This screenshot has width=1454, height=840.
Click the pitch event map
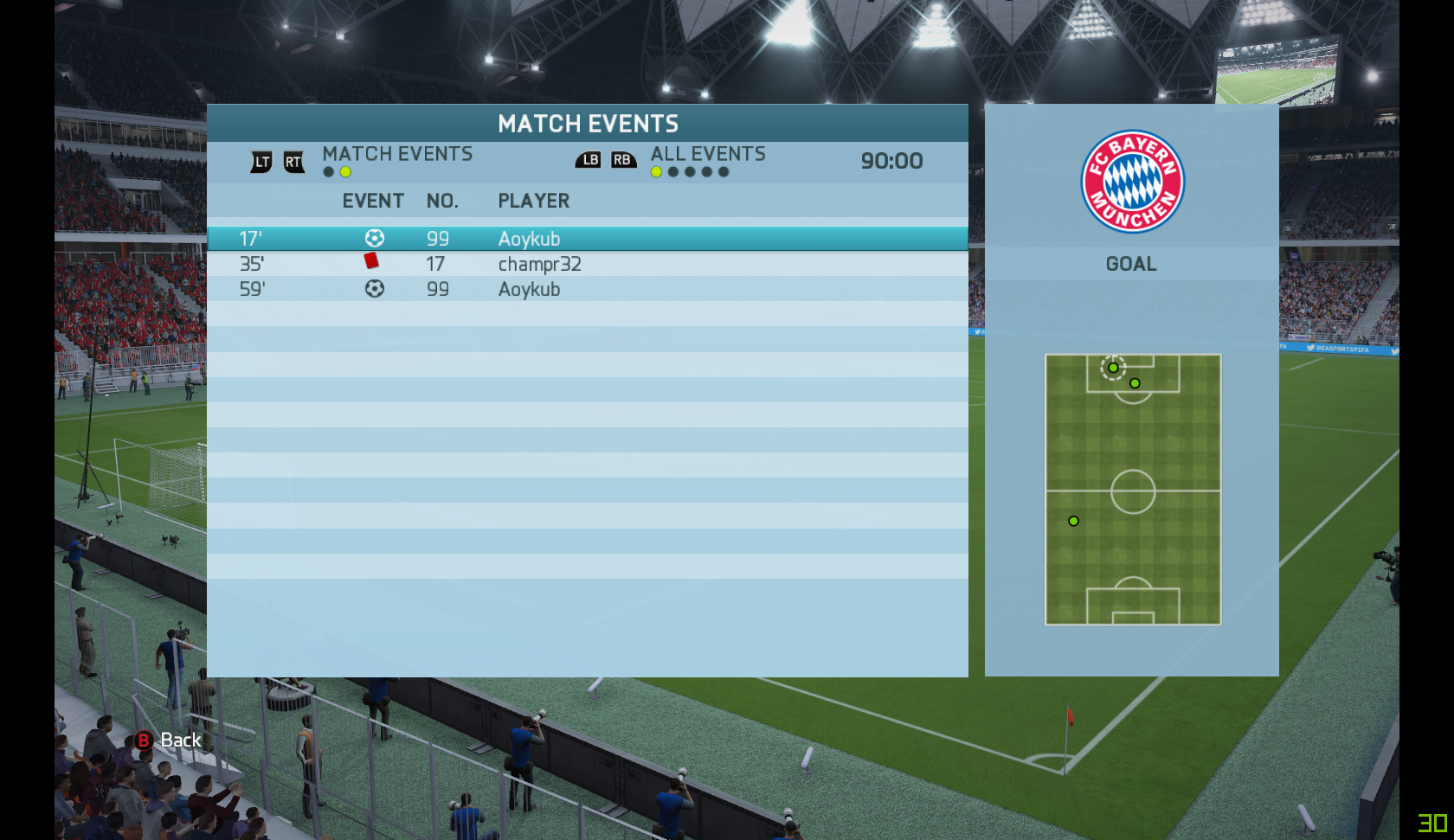(1133, 489)
